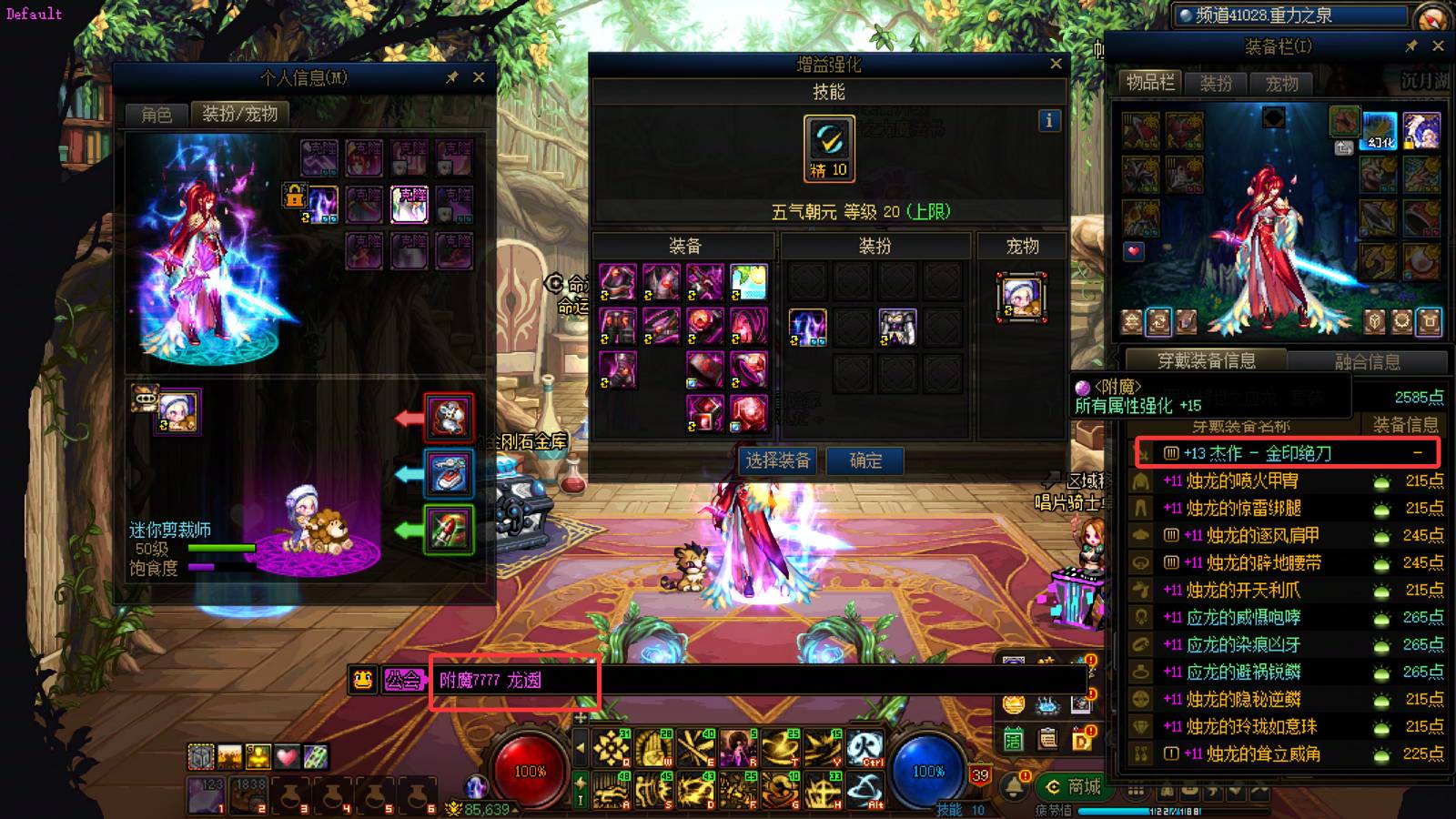Switch to the 角色 tab

pyautogui.click(x=157, y=114)
